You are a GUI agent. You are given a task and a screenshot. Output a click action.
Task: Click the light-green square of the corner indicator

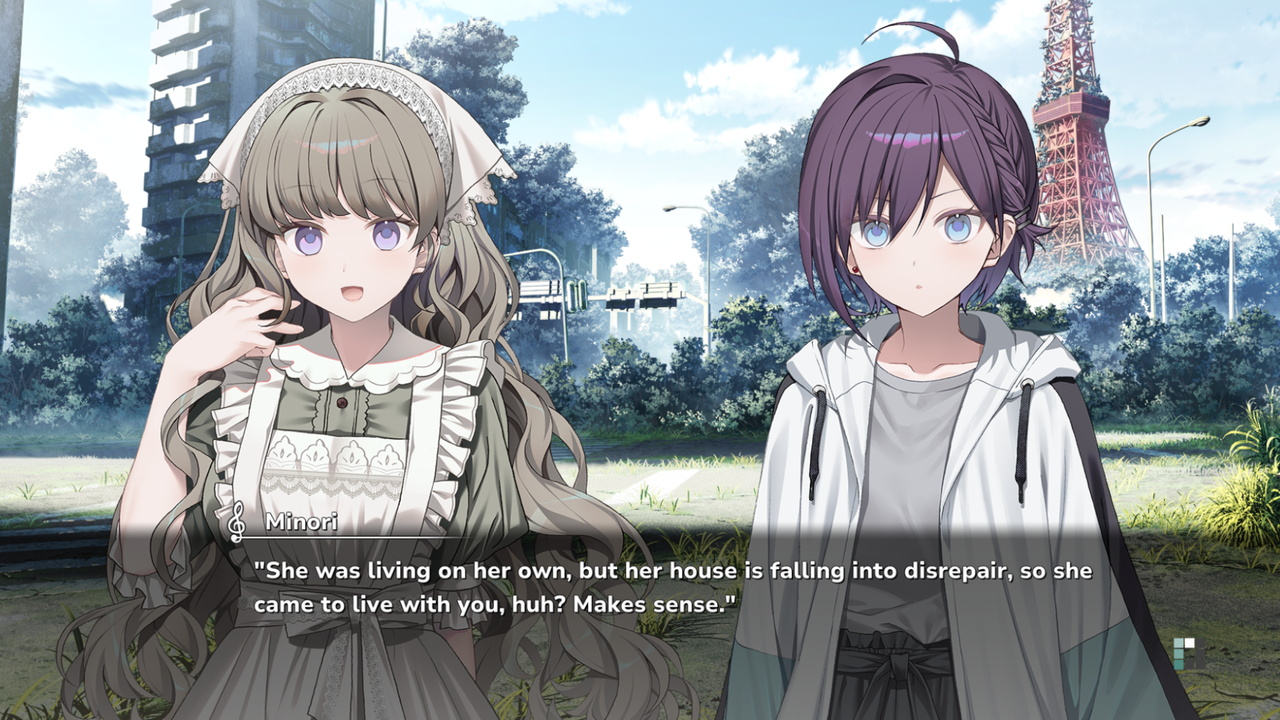(x=1178, y=642)
